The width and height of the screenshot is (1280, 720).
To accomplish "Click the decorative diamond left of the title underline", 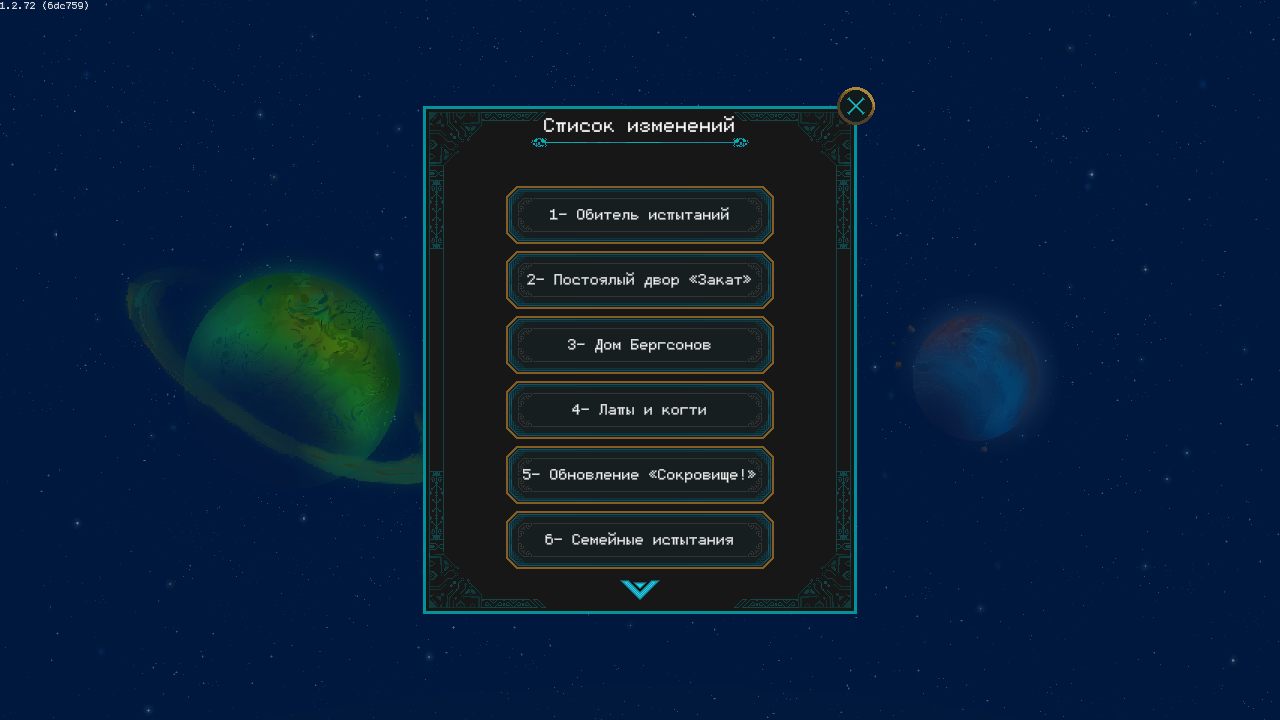I will [541, 143].
